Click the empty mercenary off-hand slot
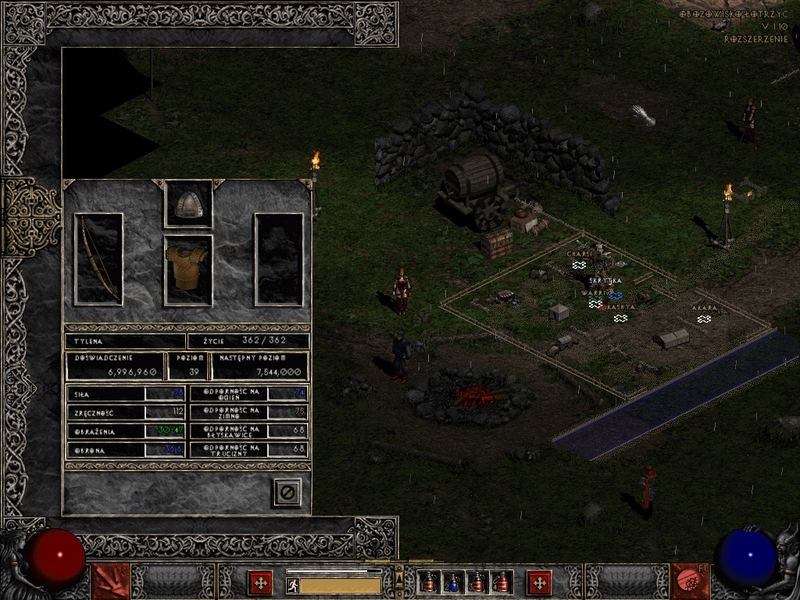This screenshot has height=600, width=800. [x=279, y=259]
